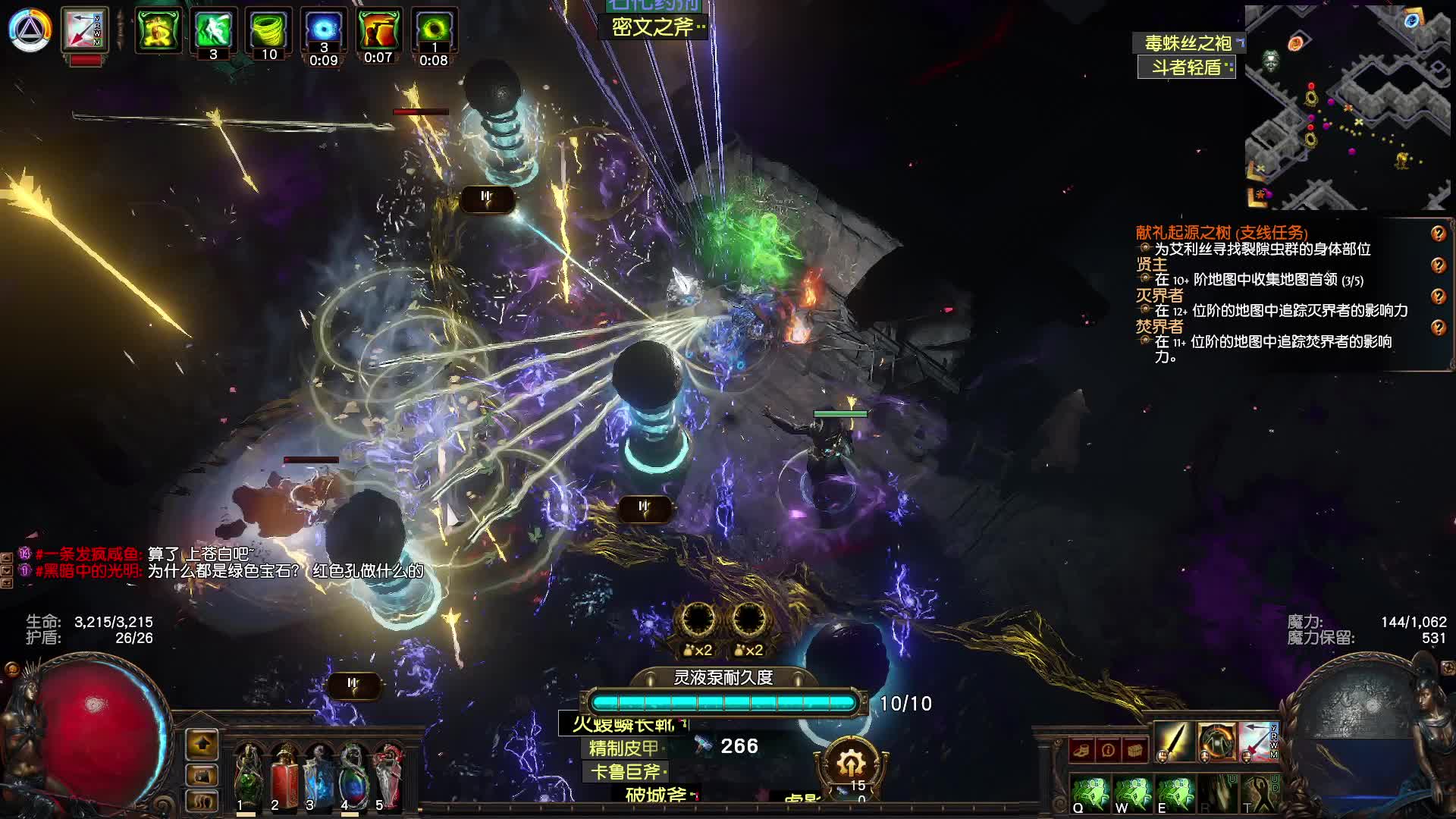Activate the green skill bound to Q
The image size is (1456, 819).
click(1090, 793)
